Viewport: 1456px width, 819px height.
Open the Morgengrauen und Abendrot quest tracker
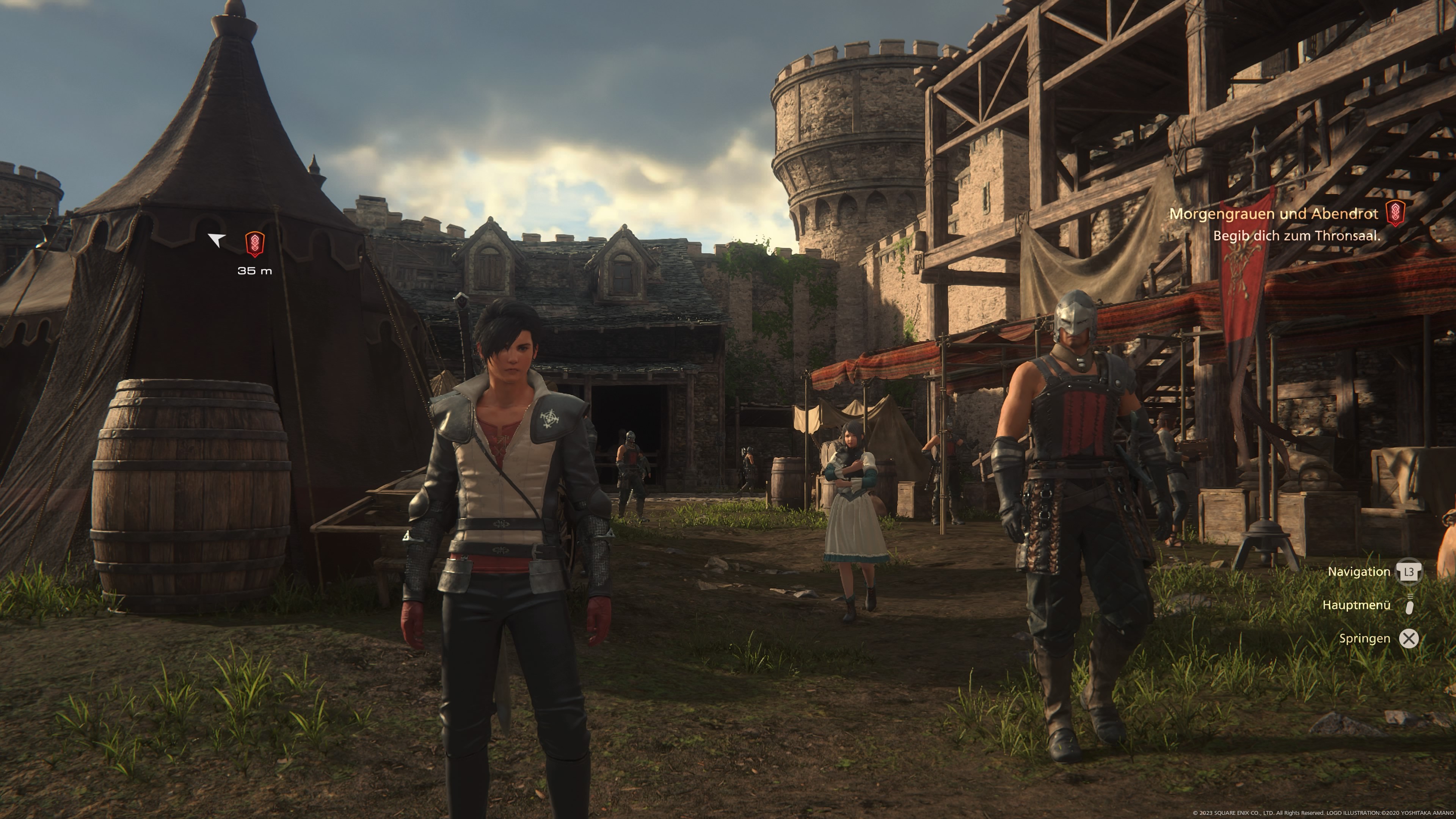tap(1273, 213)
